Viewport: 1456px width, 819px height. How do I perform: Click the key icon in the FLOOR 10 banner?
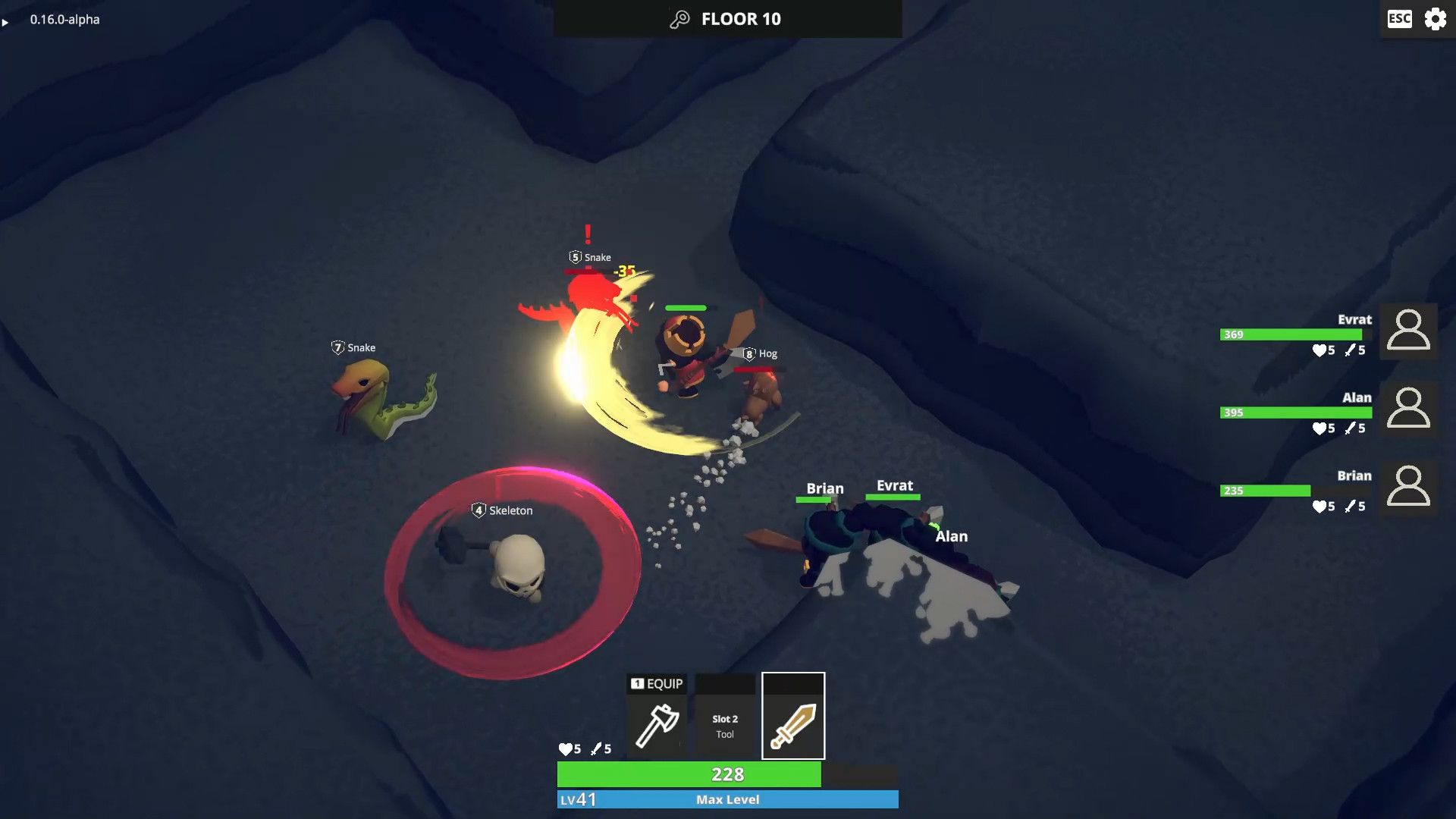[677, 18]
